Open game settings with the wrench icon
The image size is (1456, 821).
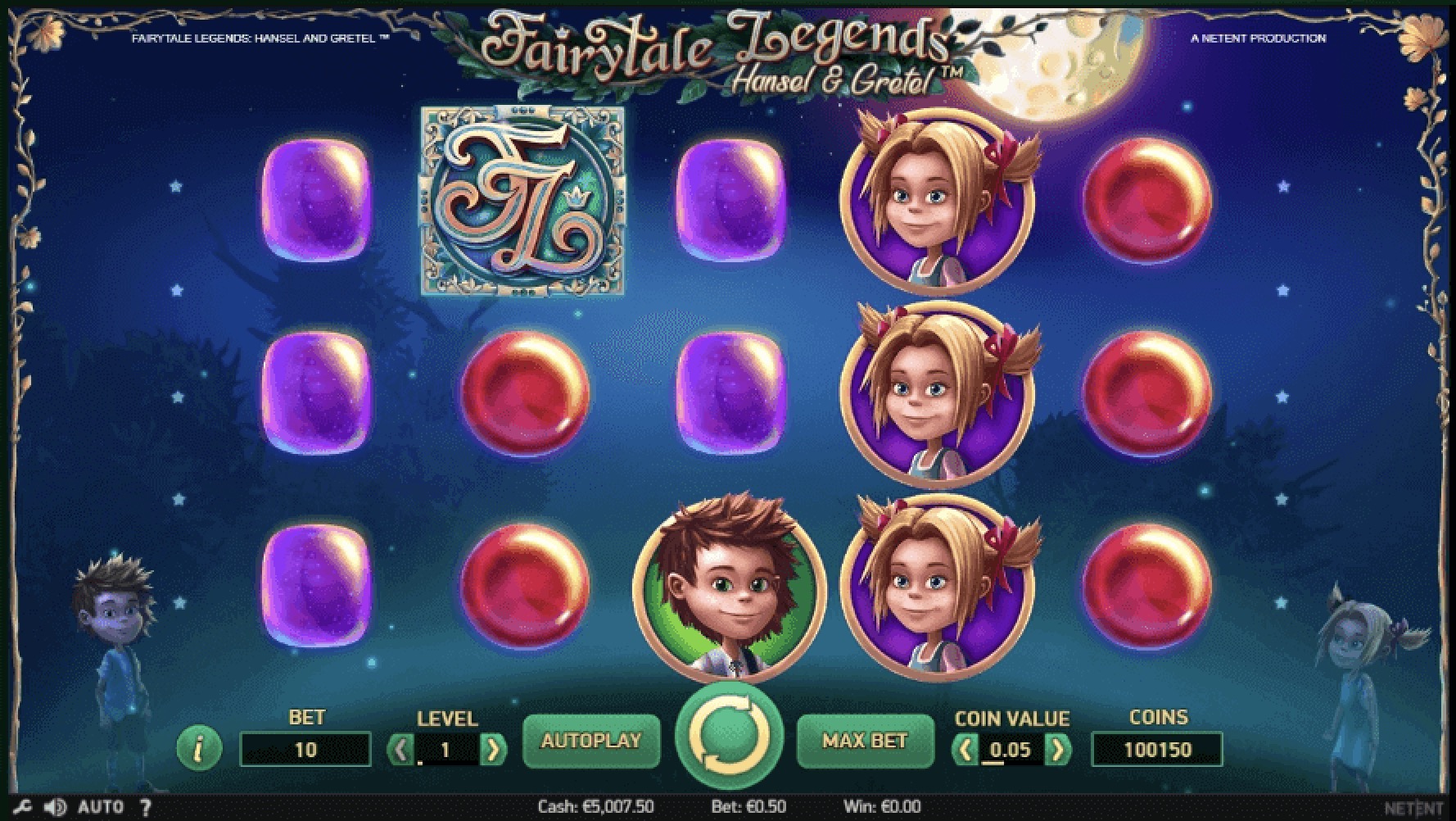[x=22, y=808]
